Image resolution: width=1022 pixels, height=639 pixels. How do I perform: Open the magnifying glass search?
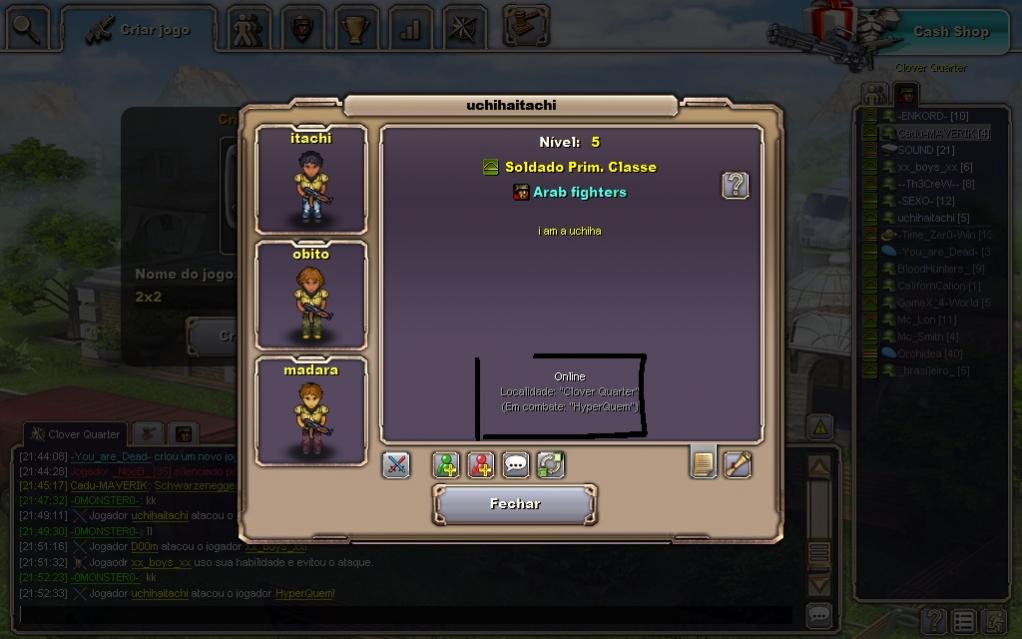click(x=27, y=29)
